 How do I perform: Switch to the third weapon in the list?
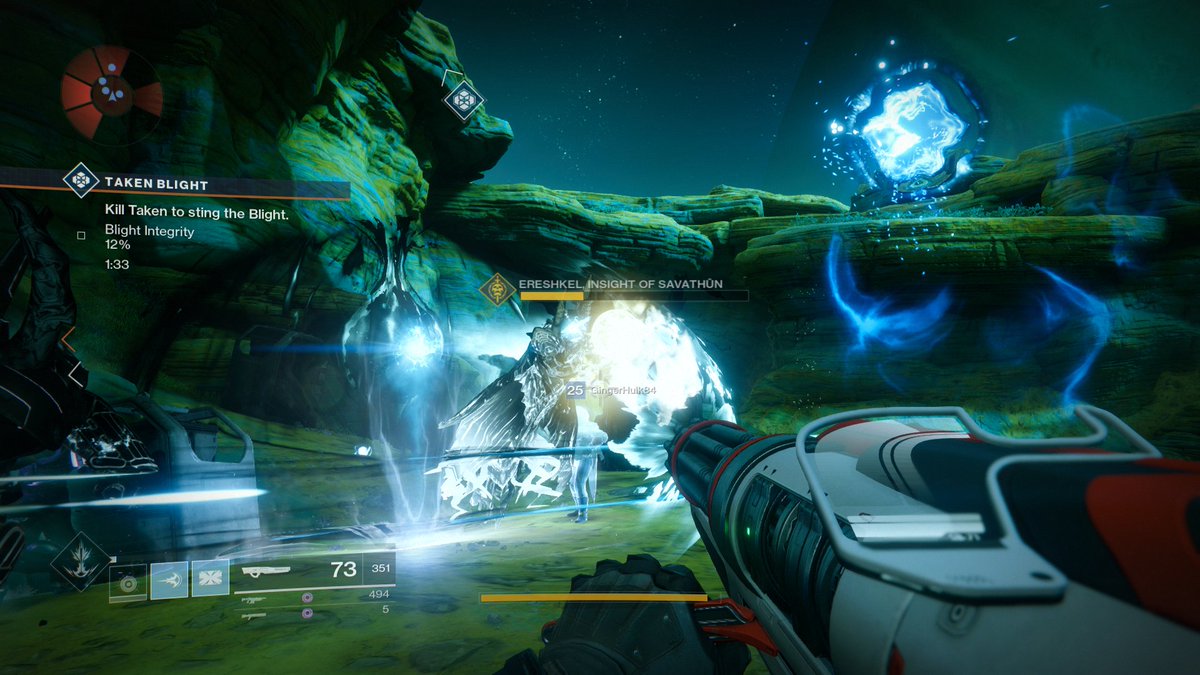click(x=254, y=616)
